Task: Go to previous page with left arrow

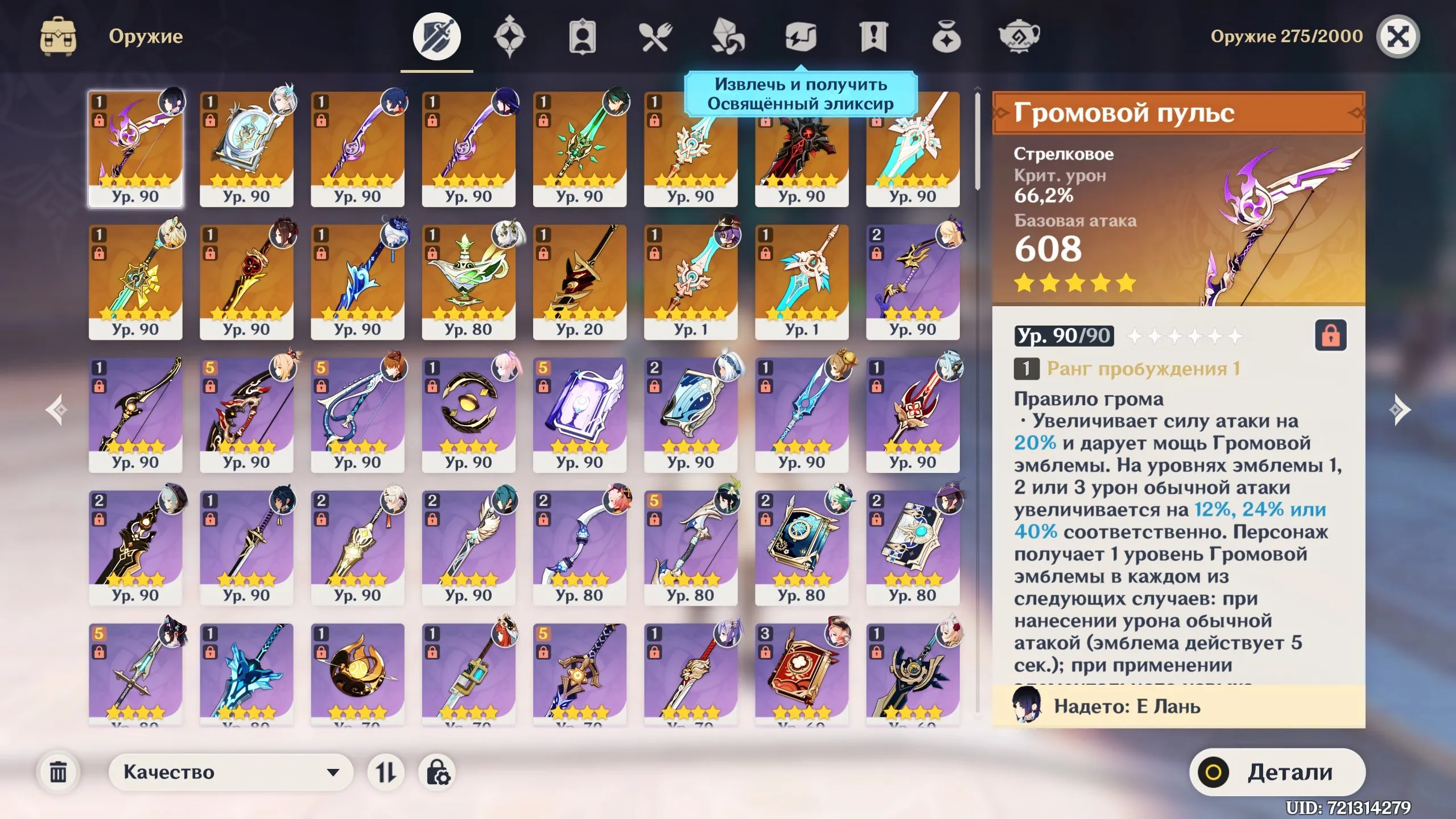Action: pyautogui.click(x=55, y=409)
